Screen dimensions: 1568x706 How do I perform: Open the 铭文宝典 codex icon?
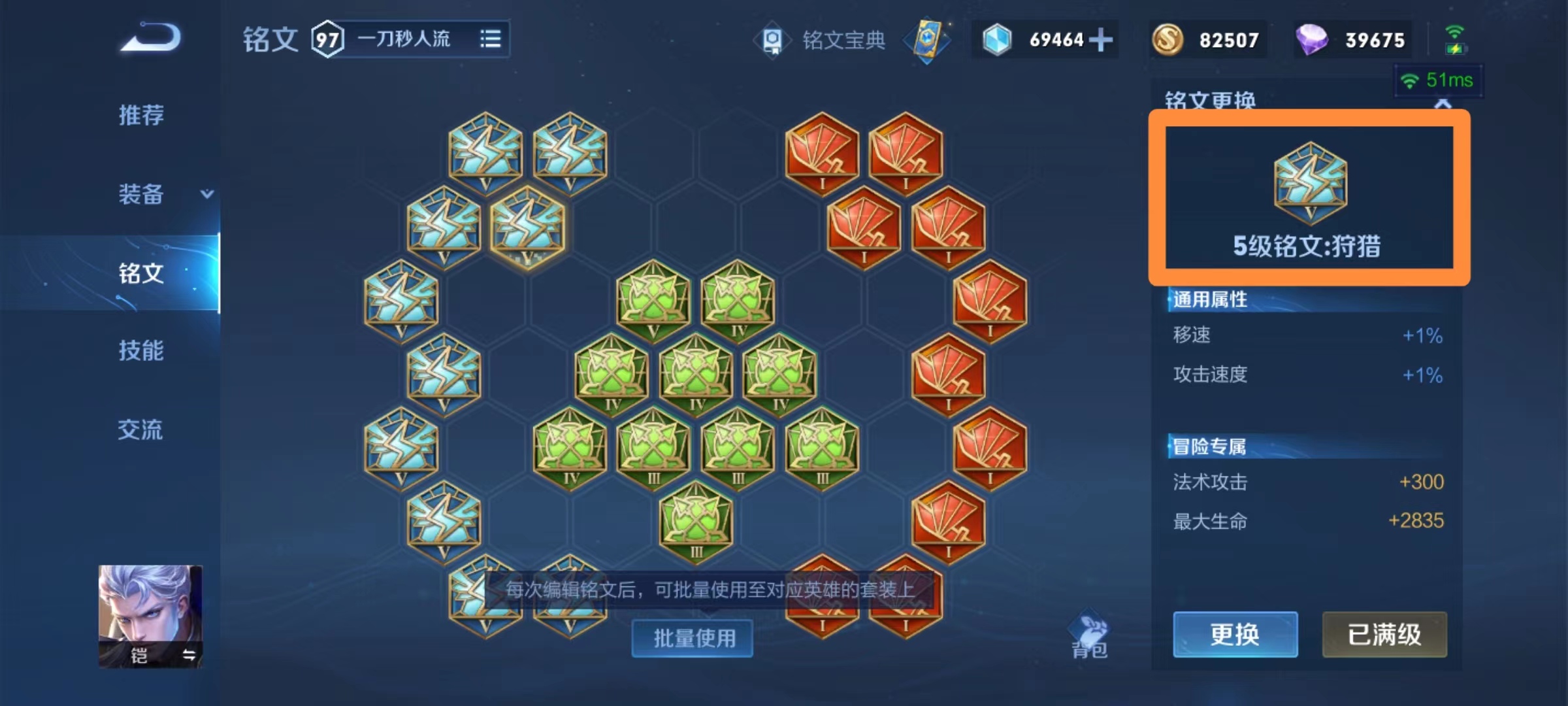pyautogui.click(x=774, y=41)
